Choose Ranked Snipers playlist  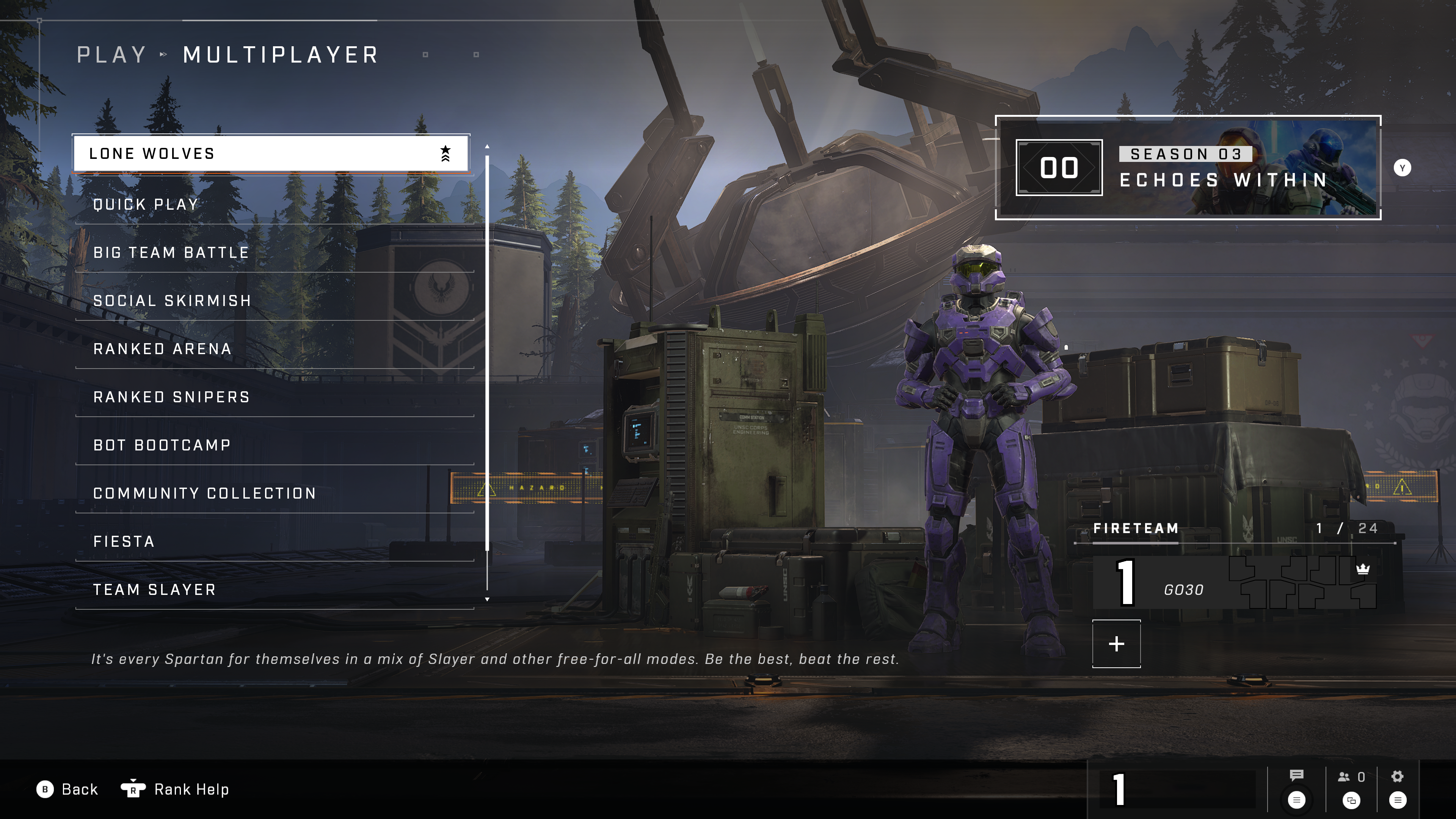(274, 397)
